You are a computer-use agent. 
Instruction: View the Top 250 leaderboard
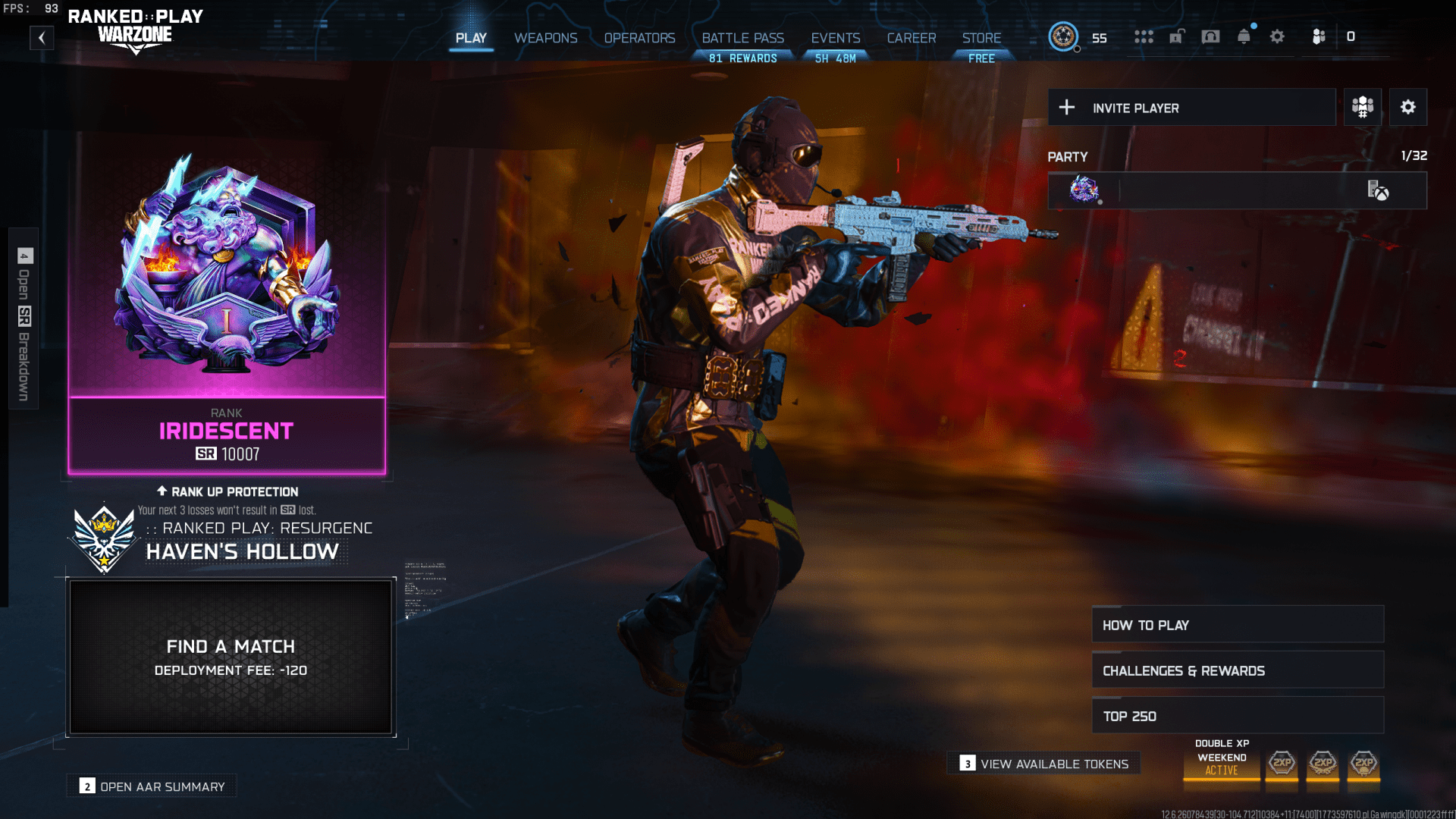pyautogui.click(x=1237, y=715)
